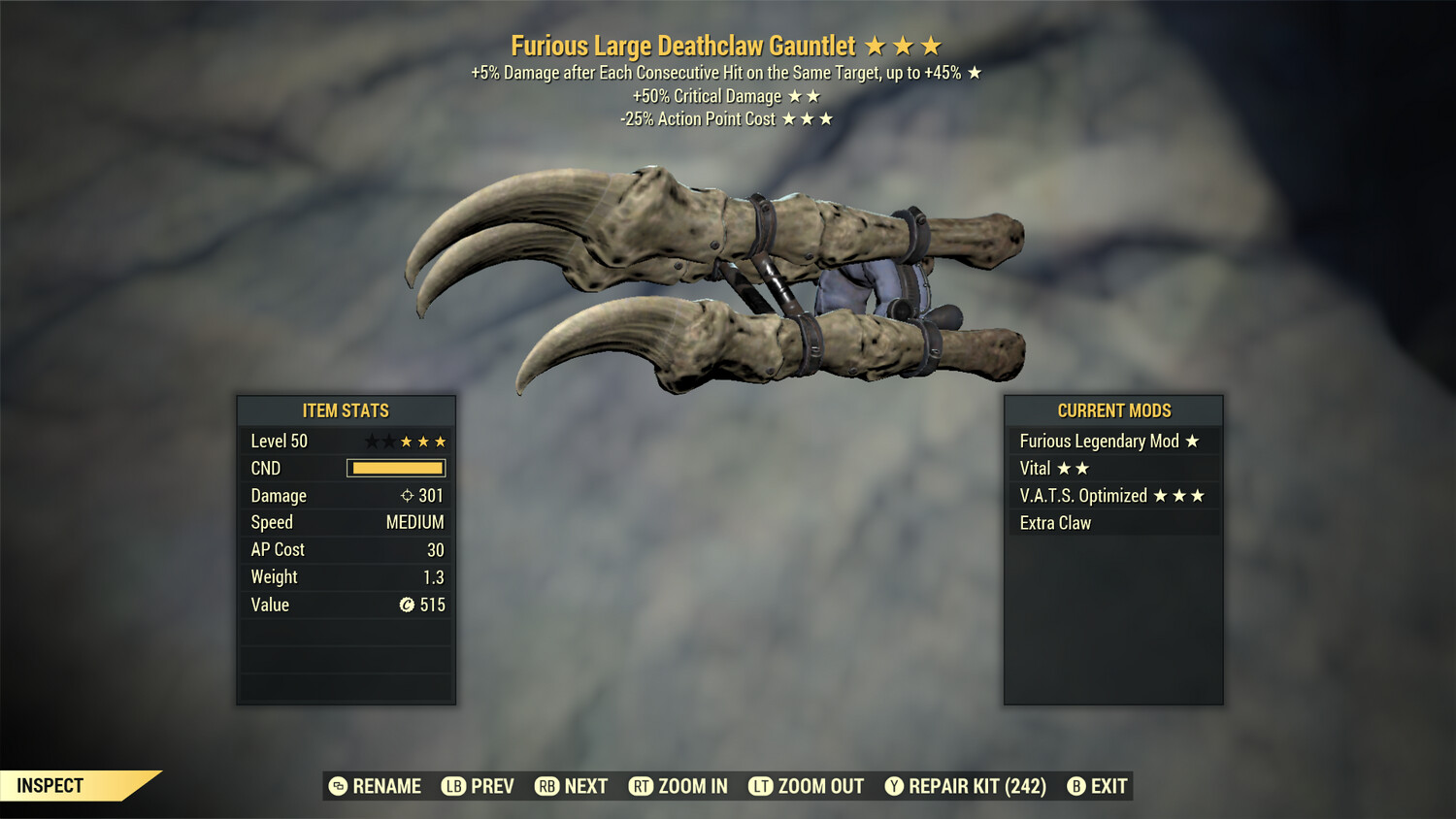Select the Extra Claw mod entry
Viewport: 1456px width, 819px height.
pos(1055,522)
